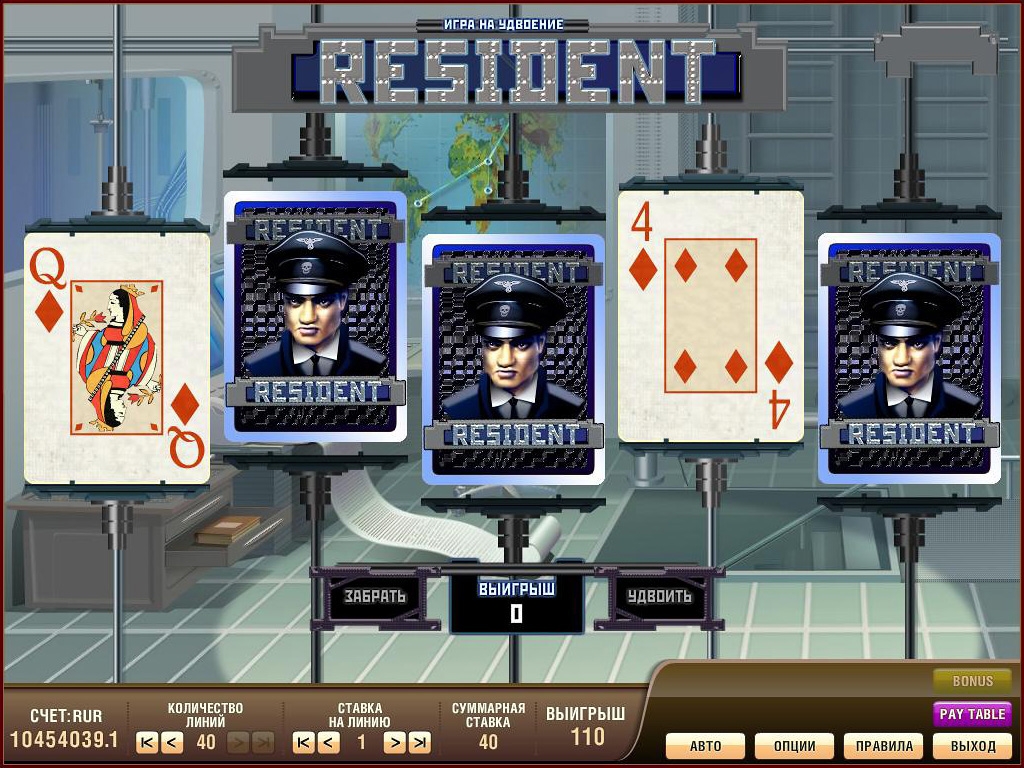Set bet per line to minimum
This screenshot has height=768, width=1024.
(x=303, y=742)
